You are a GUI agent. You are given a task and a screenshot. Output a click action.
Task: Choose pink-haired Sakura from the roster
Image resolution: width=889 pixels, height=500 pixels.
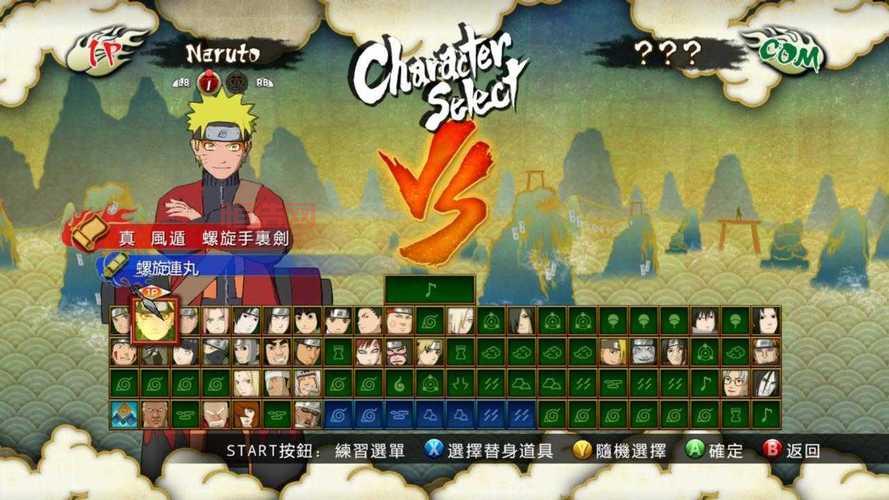[215, 320]
